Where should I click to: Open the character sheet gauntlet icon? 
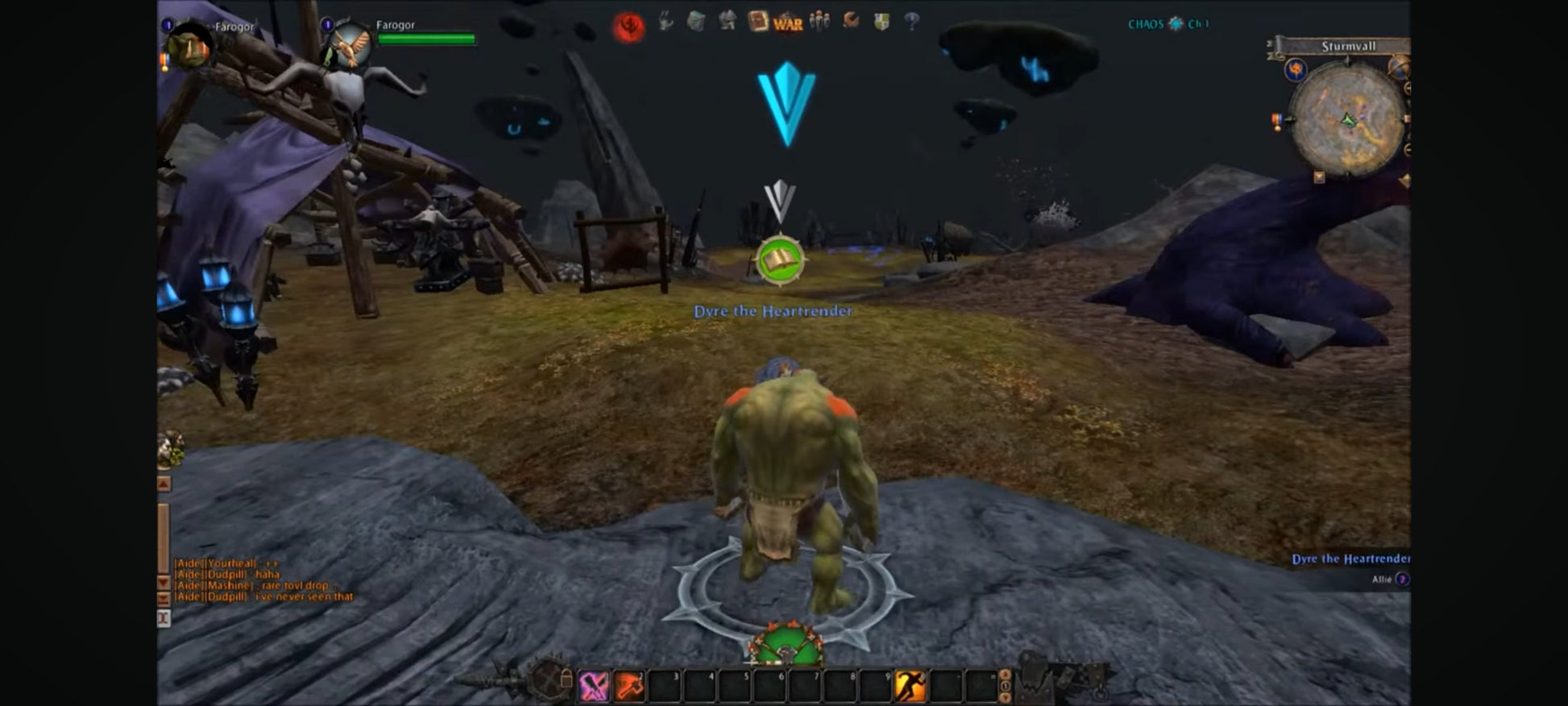666,22
